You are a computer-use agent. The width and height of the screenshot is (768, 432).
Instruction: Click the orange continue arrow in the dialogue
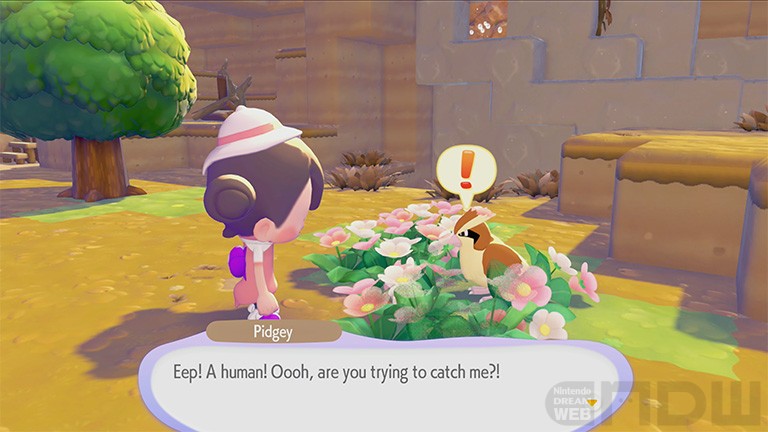[591, 402]
